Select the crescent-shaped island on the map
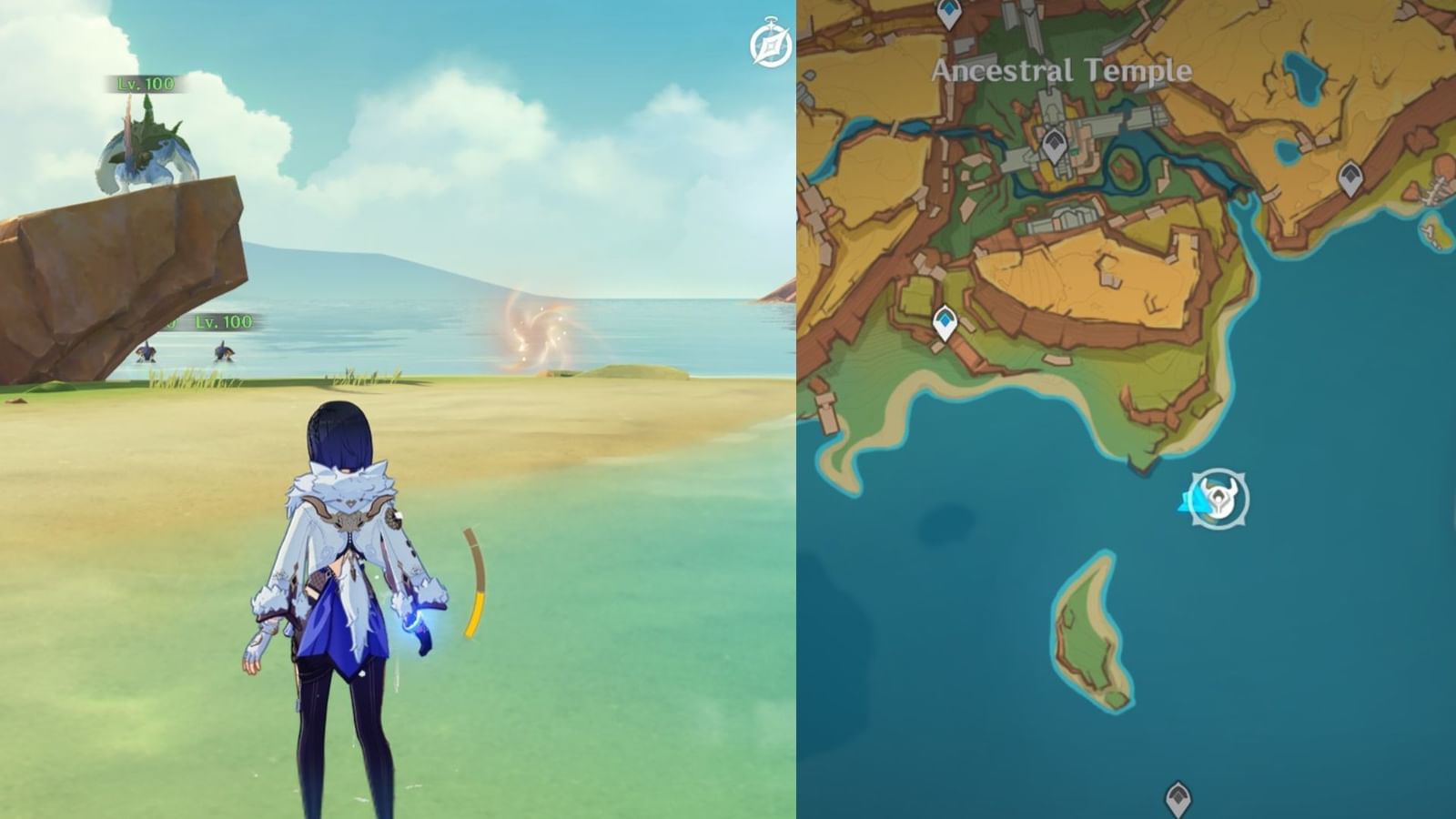Viewport: 1456px width, 819px height. (1087, 637)
